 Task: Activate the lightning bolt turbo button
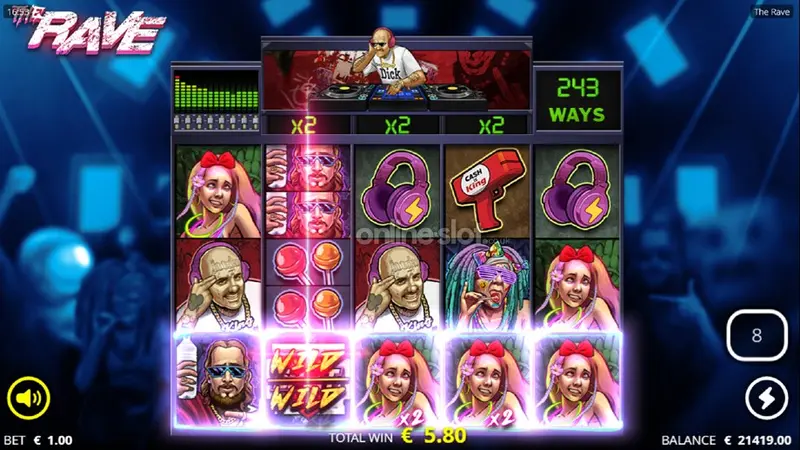(x=767, y=400)
